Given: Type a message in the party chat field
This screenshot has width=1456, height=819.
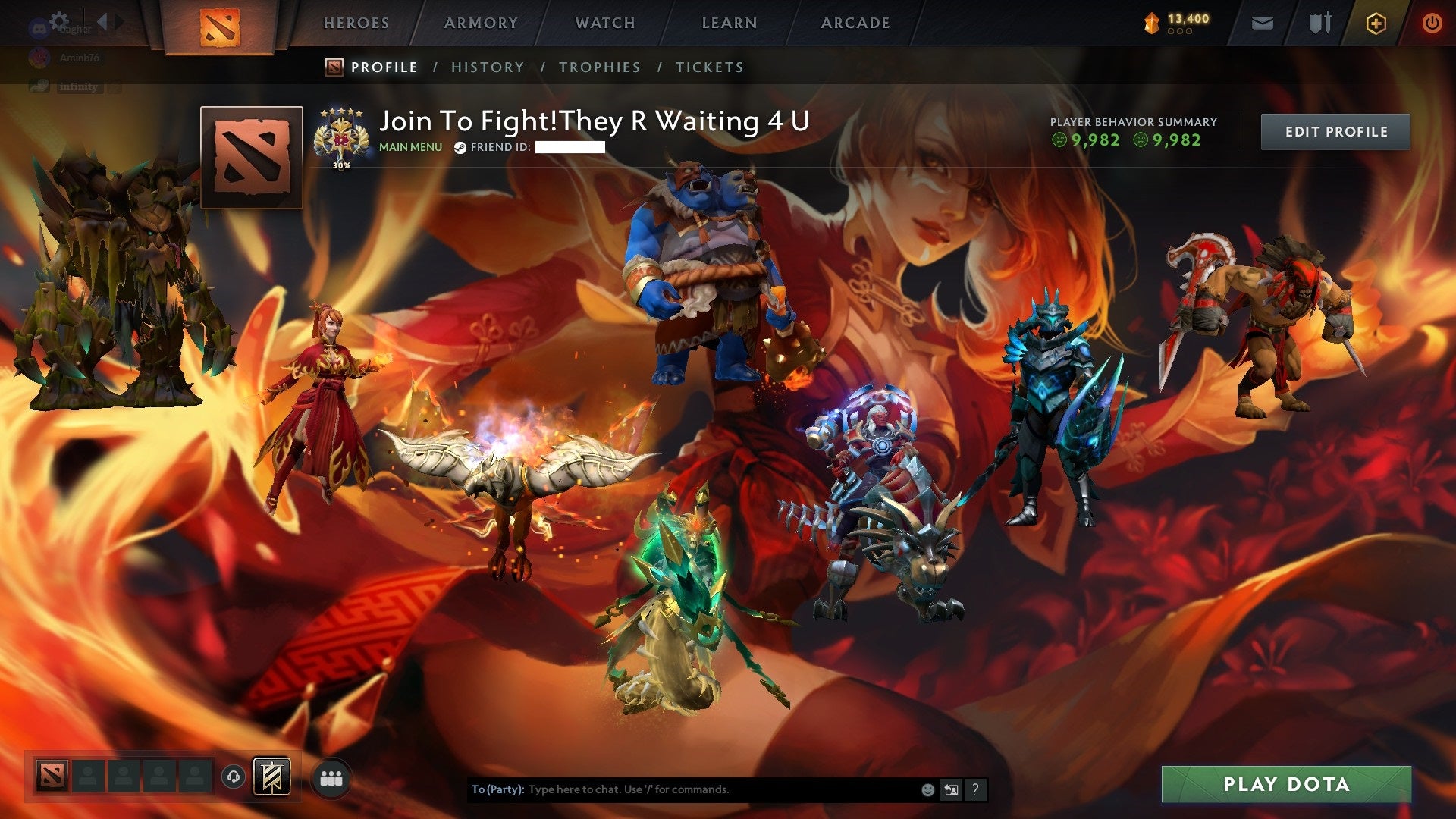Looking at the screenshot, I should 682,789.
